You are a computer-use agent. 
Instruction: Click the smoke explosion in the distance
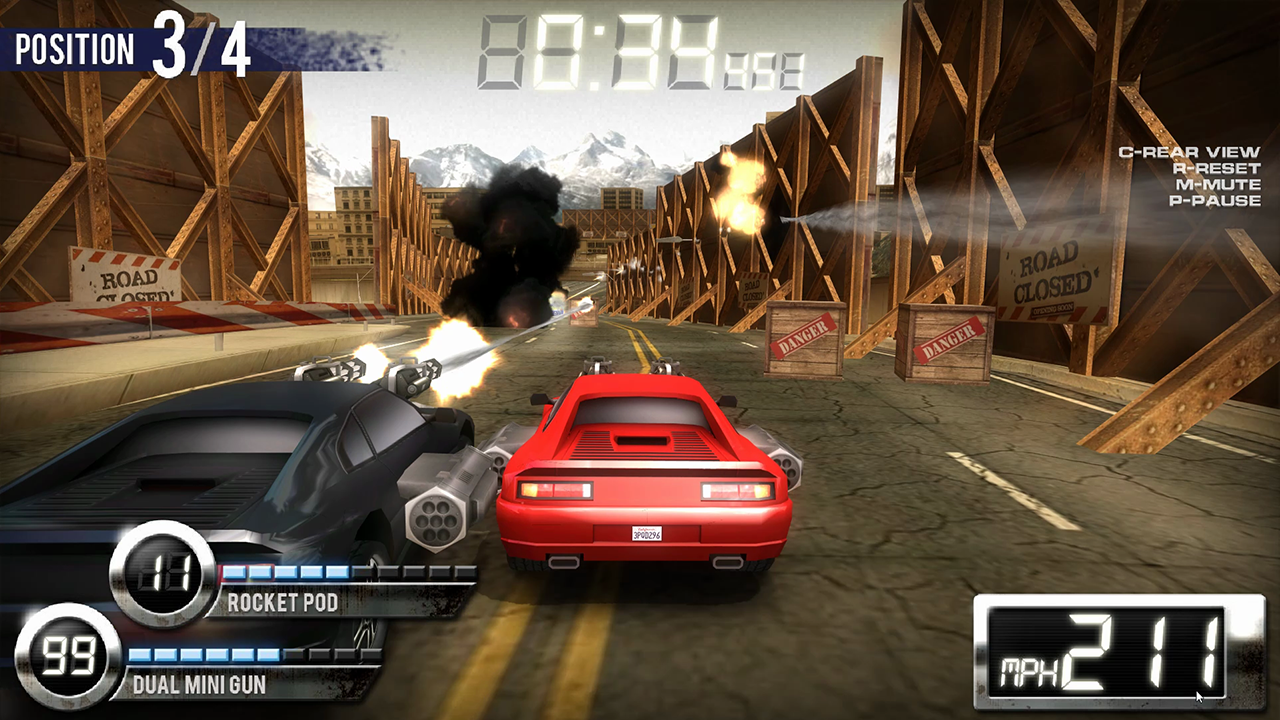point(510,240)
